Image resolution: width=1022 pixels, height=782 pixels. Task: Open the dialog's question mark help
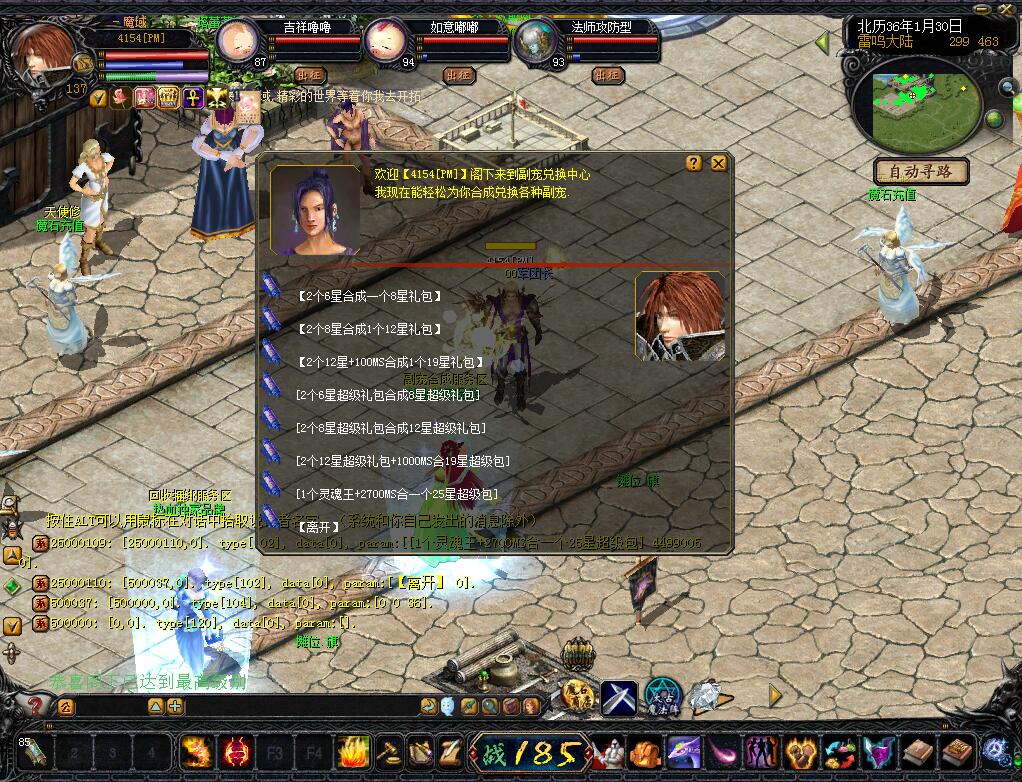click(694, 163)
